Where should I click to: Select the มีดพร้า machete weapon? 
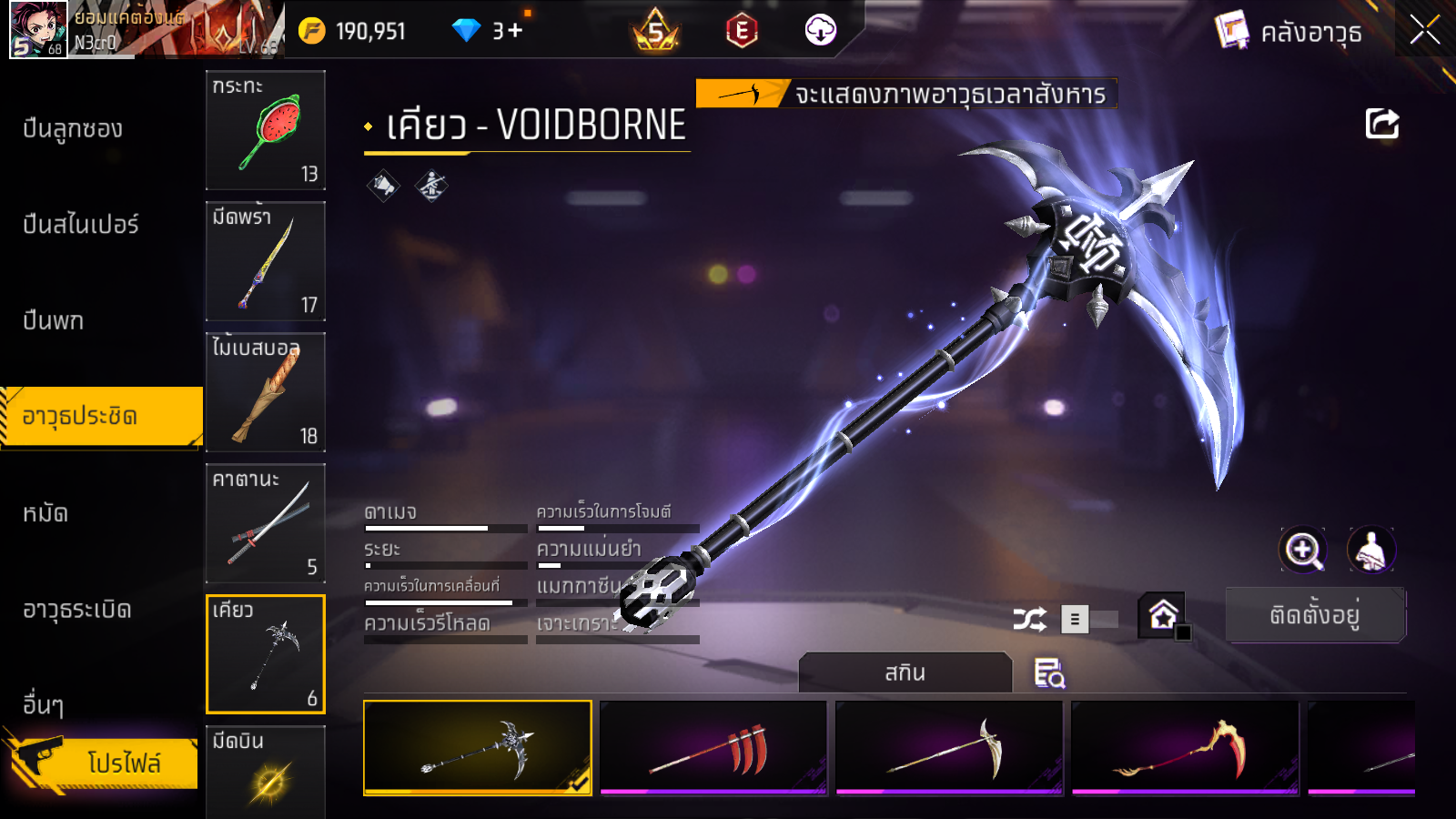coord(266,261)
